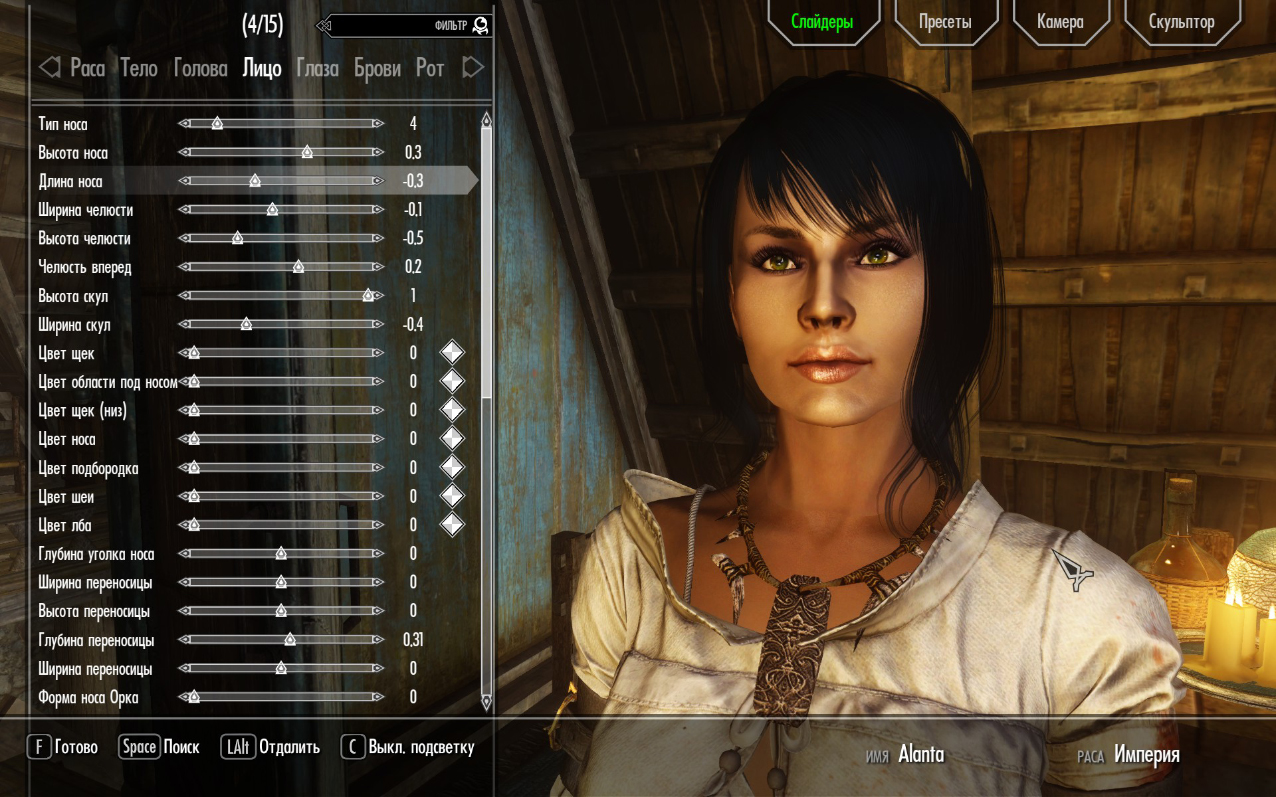Click the Тип носа slider
This screenshot has height=797, width=1276.
point(281,124)
